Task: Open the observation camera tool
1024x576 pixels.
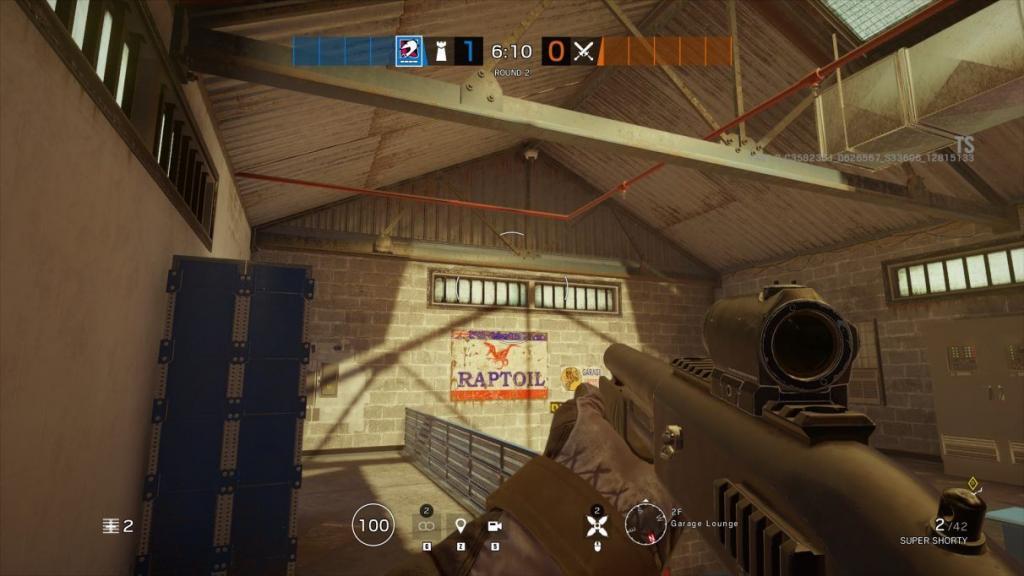Action: point(493,525)
